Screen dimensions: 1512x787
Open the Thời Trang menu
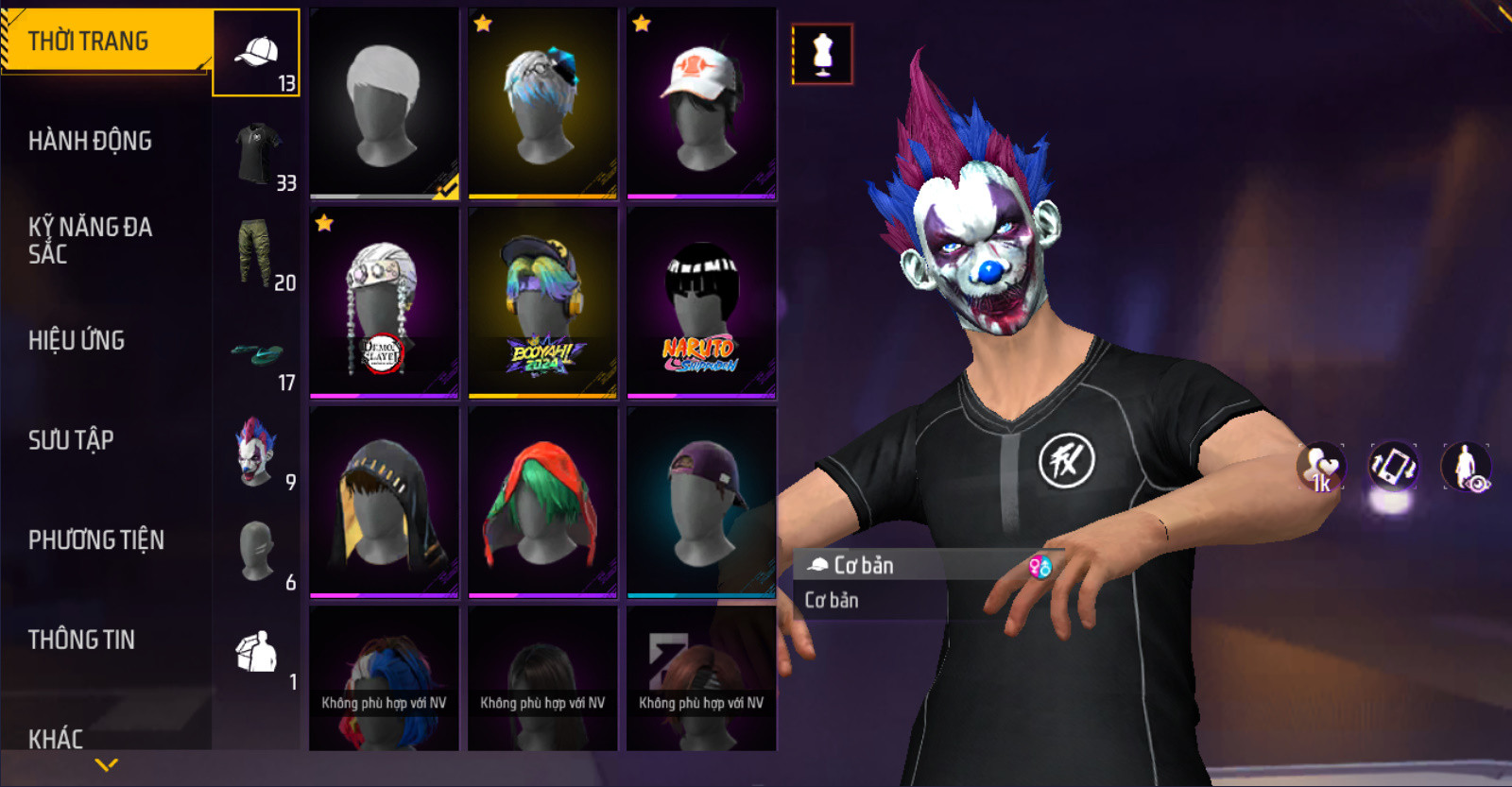coord(104,42)
